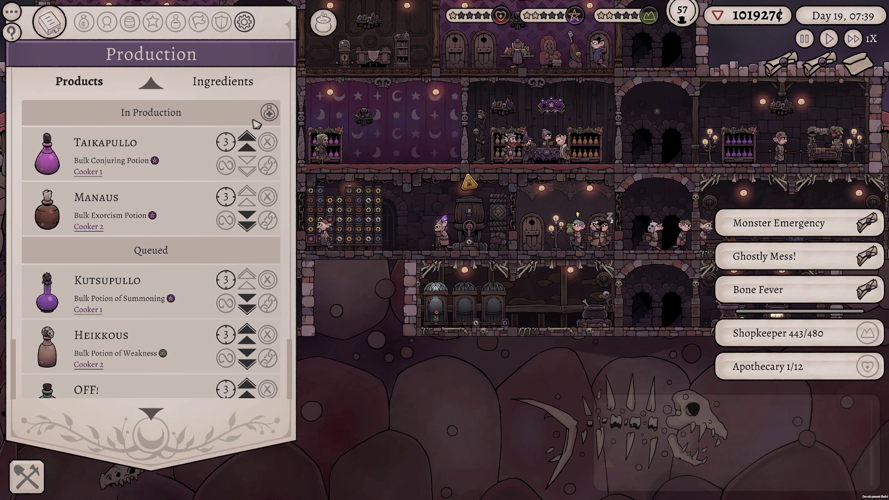This screenshot has width=889, height=500.
Task: Cancel the Taikapullo production order
Action: coord(268,141)
